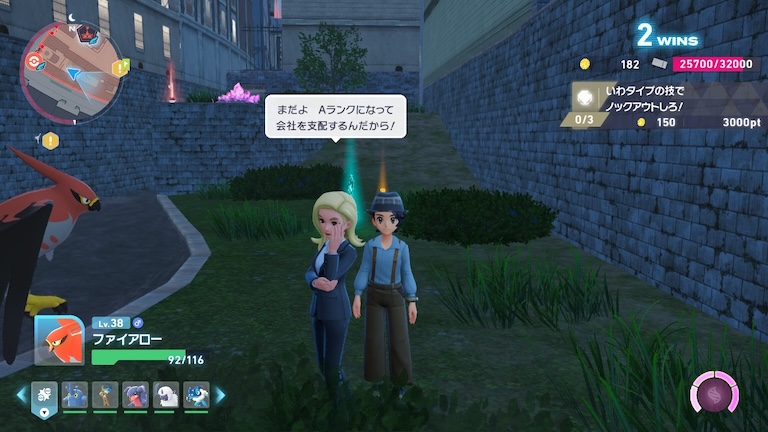This screenshot has width=768, height=432.
Task: Click the right arrow of the party bar
Action: coord(219,395)
